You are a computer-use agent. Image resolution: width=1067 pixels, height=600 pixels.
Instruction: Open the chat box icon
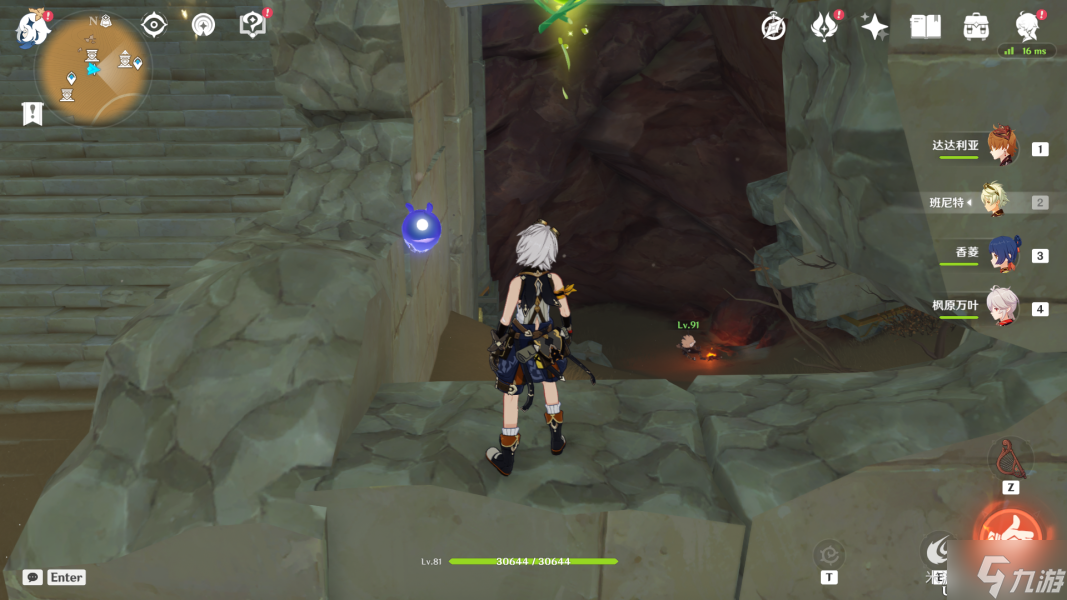pos(33,577)
